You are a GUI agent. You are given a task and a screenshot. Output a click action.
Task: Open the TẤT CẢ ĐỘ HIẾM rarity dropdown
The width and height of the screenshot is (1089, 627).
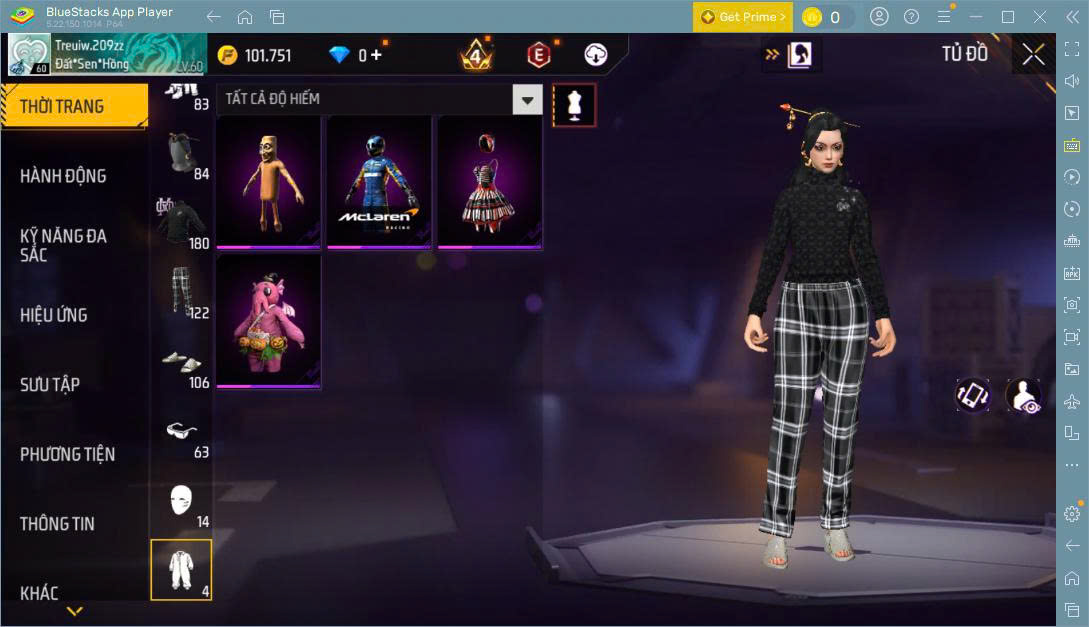[527, 99]
